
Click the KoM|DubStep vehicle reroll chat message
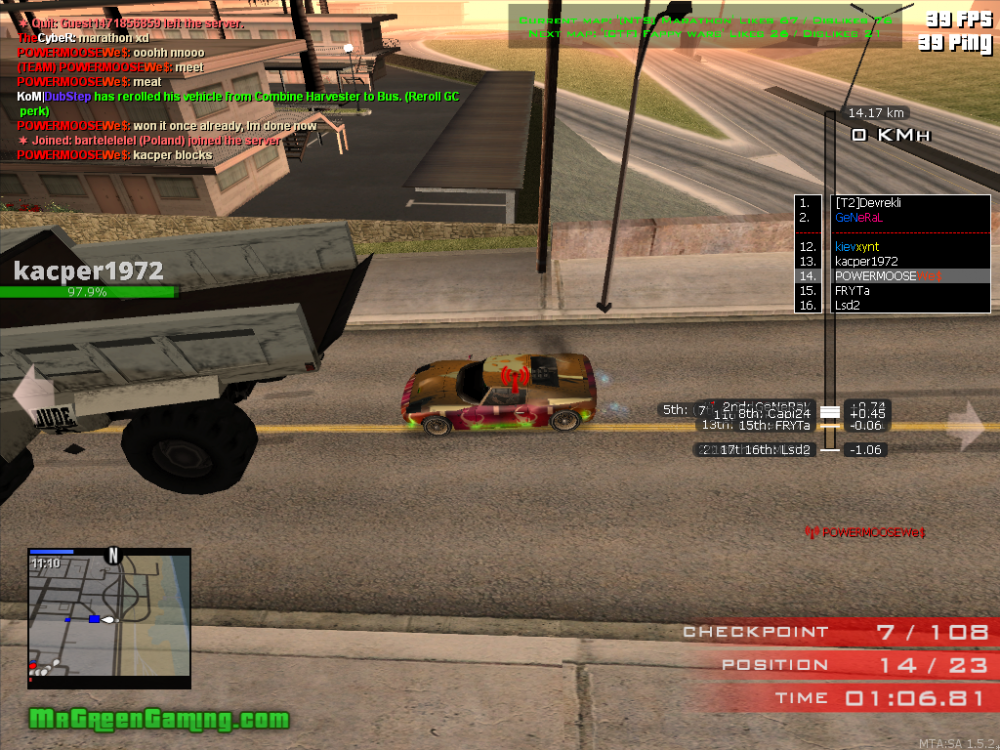coord(238,97)
